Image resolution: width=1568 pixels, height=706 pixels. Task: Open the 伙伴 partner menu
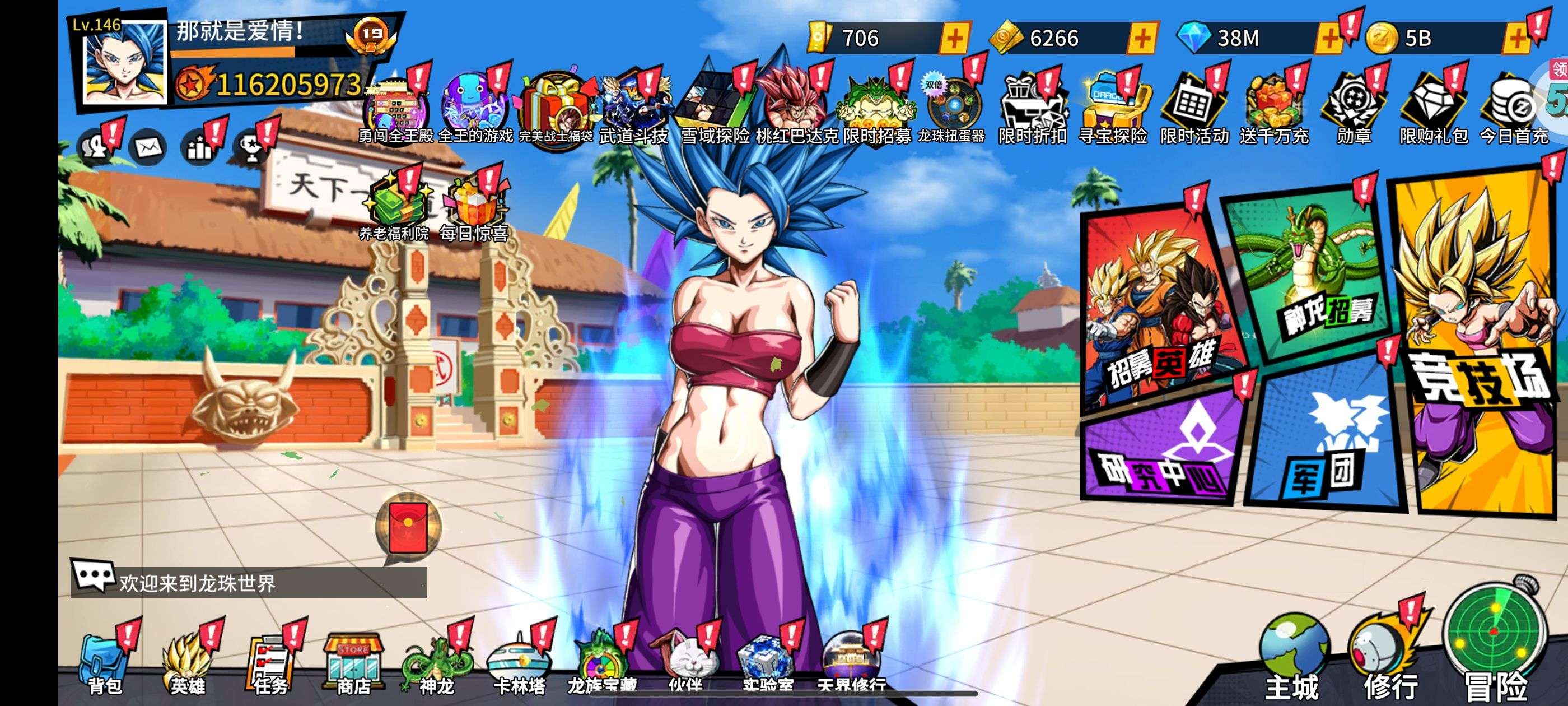pyautogui.click(x=685, y=665)
